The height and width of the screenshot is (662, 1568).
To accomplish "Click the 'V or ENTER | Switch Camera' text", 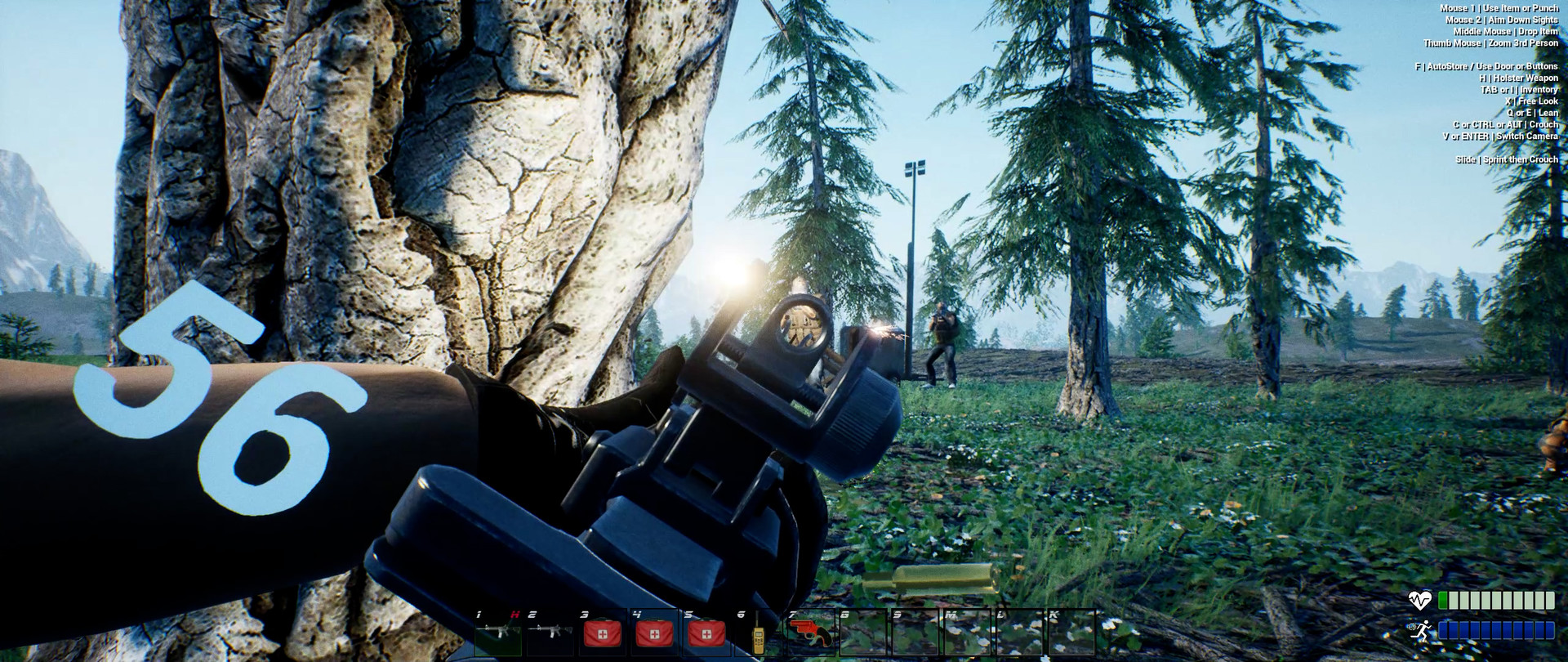I will click(x=1500, y=136).
